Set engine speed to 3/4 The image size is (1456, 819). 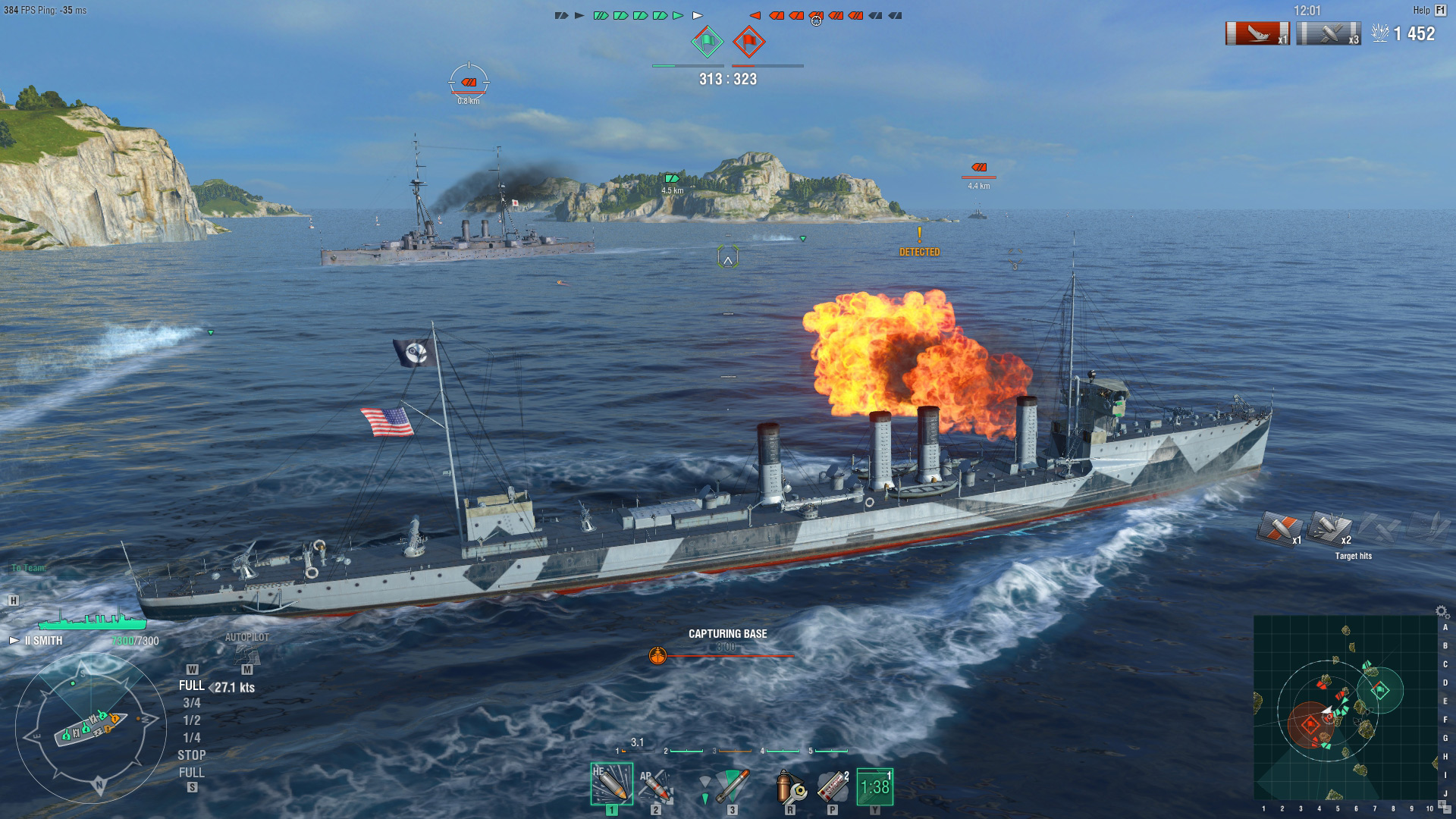[192, 703]
